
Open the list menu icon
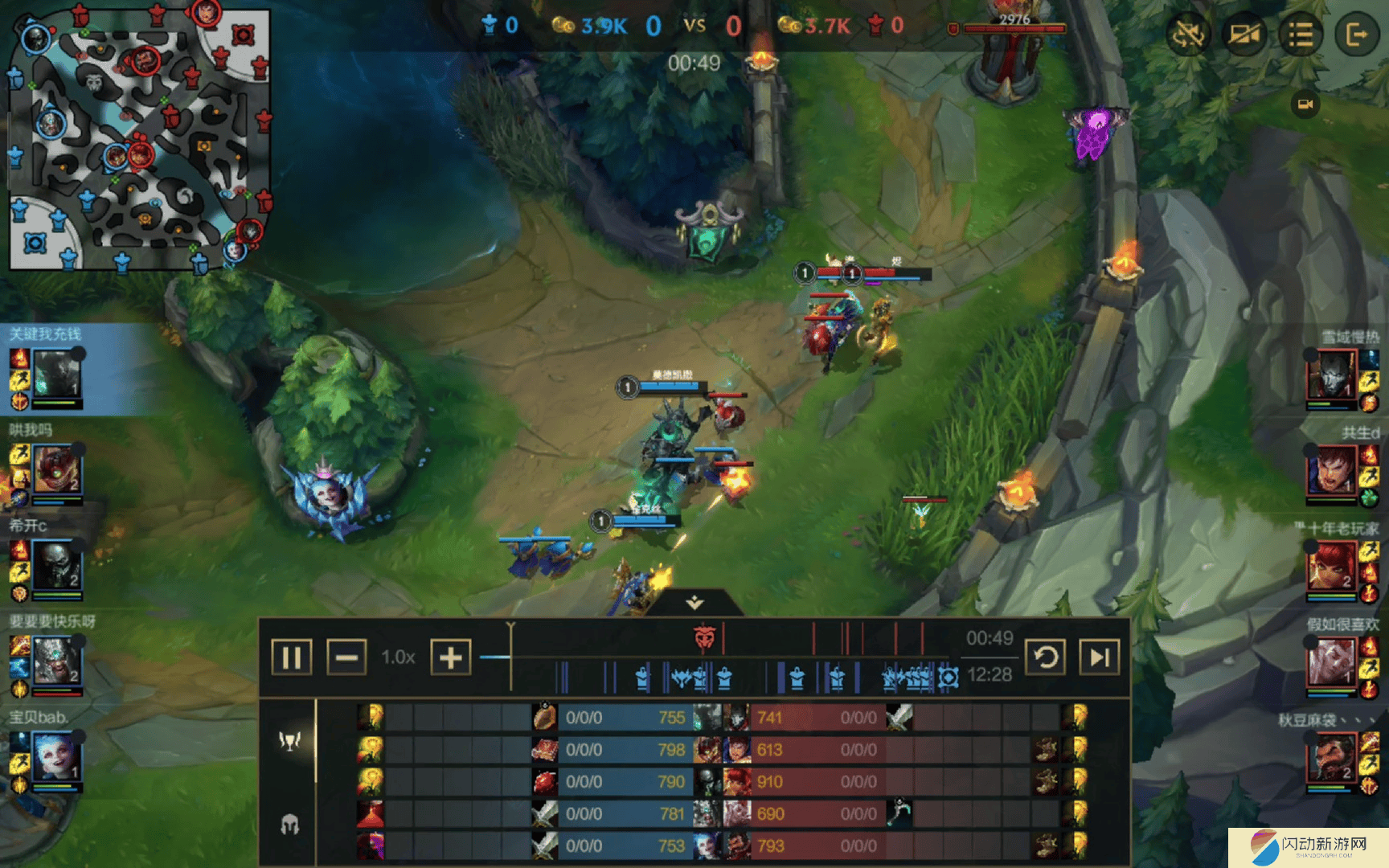pos(1300,35)
